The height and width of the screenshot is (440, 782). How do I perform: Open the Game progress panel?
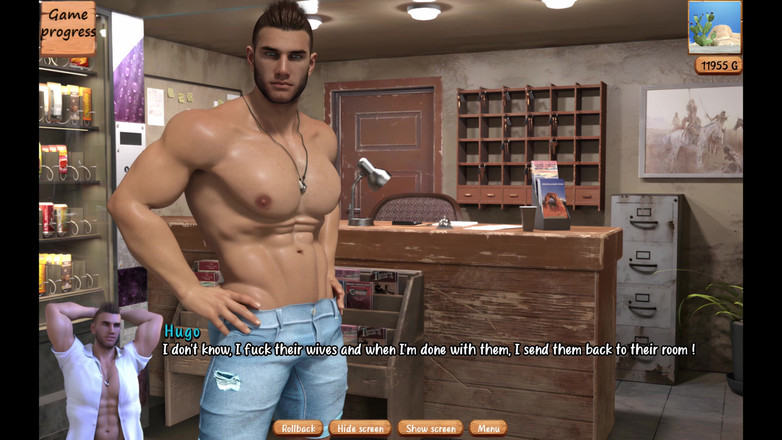pyautogui.click(x=68, y=26)
